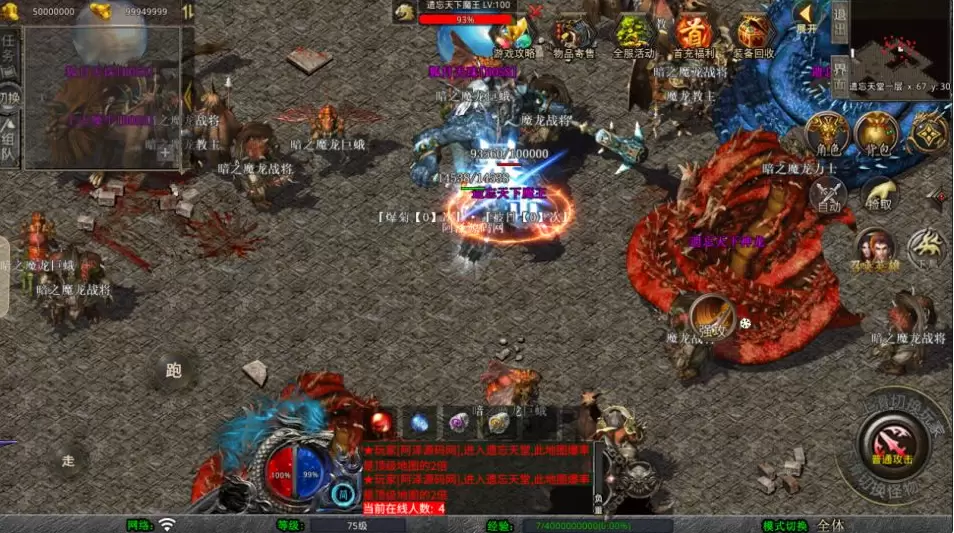Screen dimensions: 954x533
Task: Toggle 自动 auto-combat with crossed swords
Action: tap(828, 193)
